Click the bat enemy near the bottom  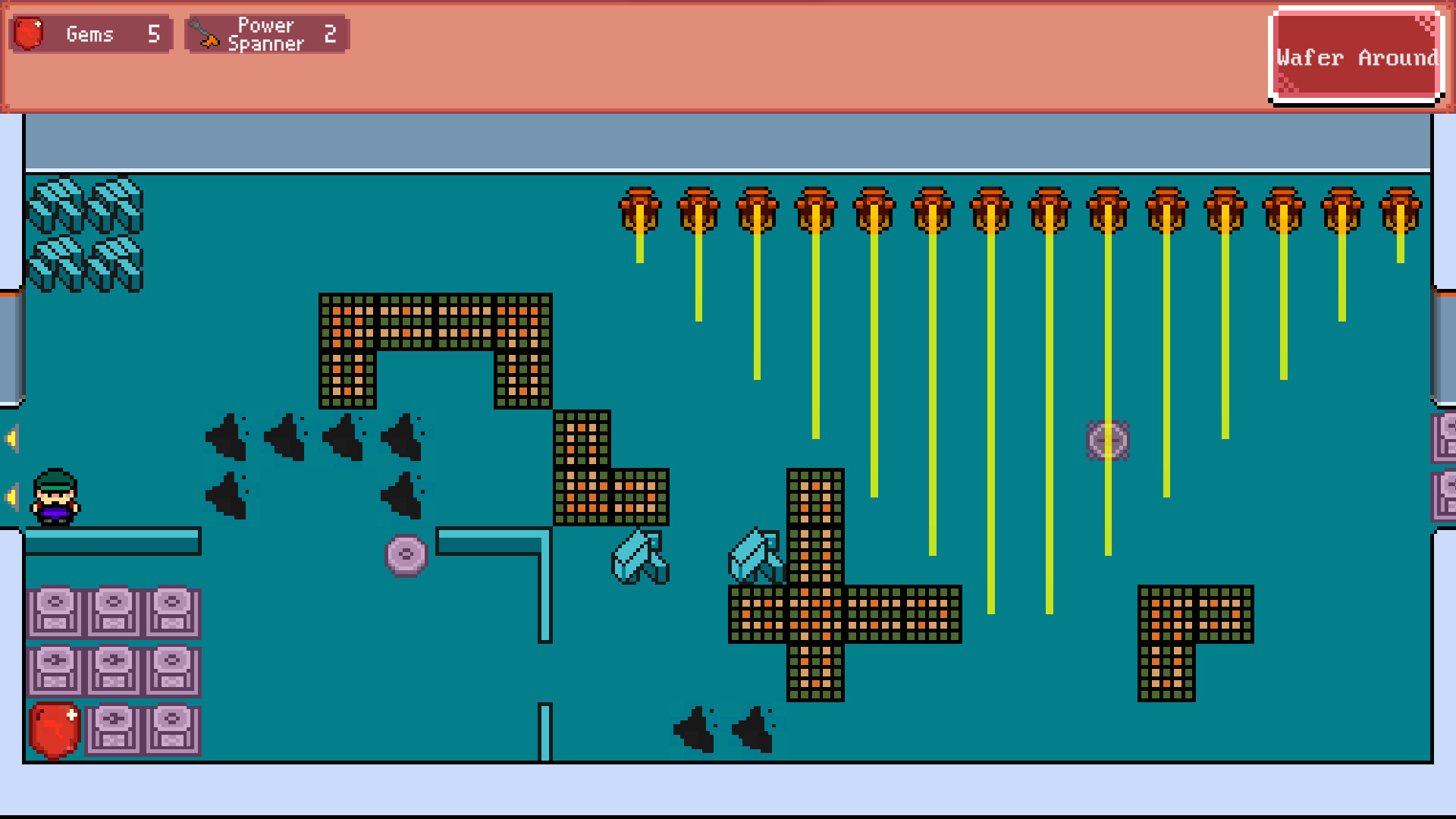[694, 728]
